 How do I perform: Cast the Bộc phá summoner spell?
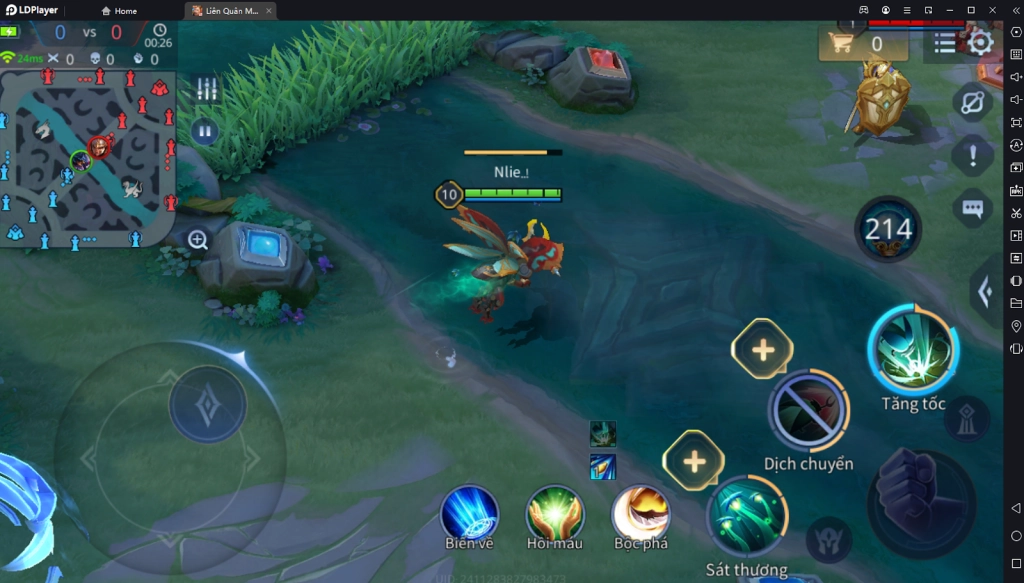point(641,514)
